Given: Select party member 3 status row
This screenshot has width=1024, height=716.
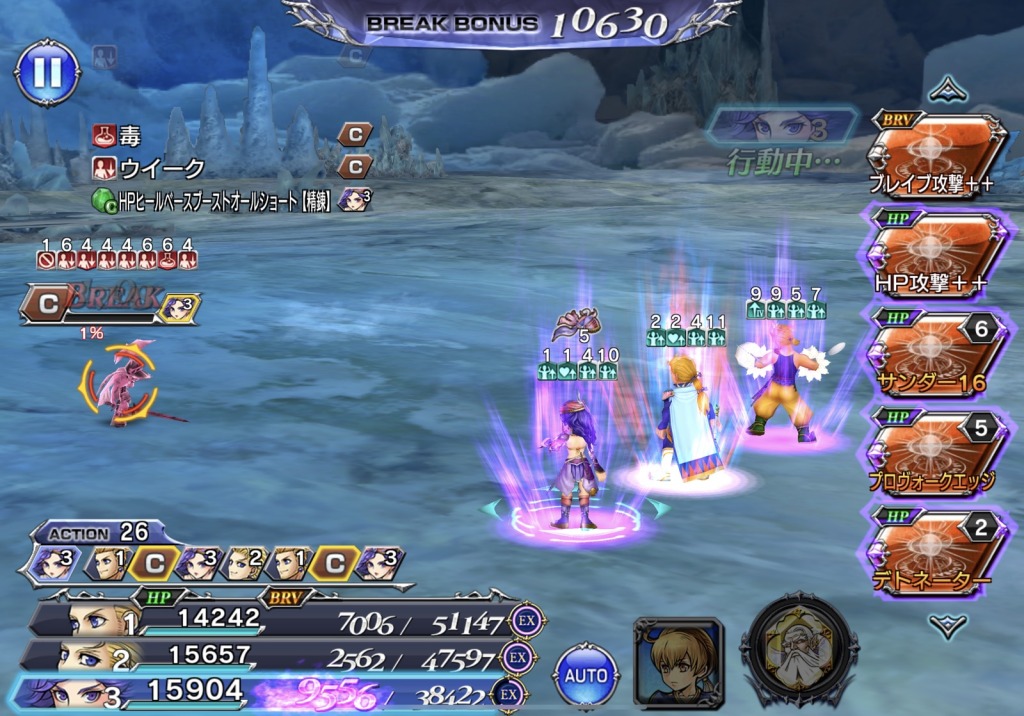Looking at the screenshot, I should point(270,692).
